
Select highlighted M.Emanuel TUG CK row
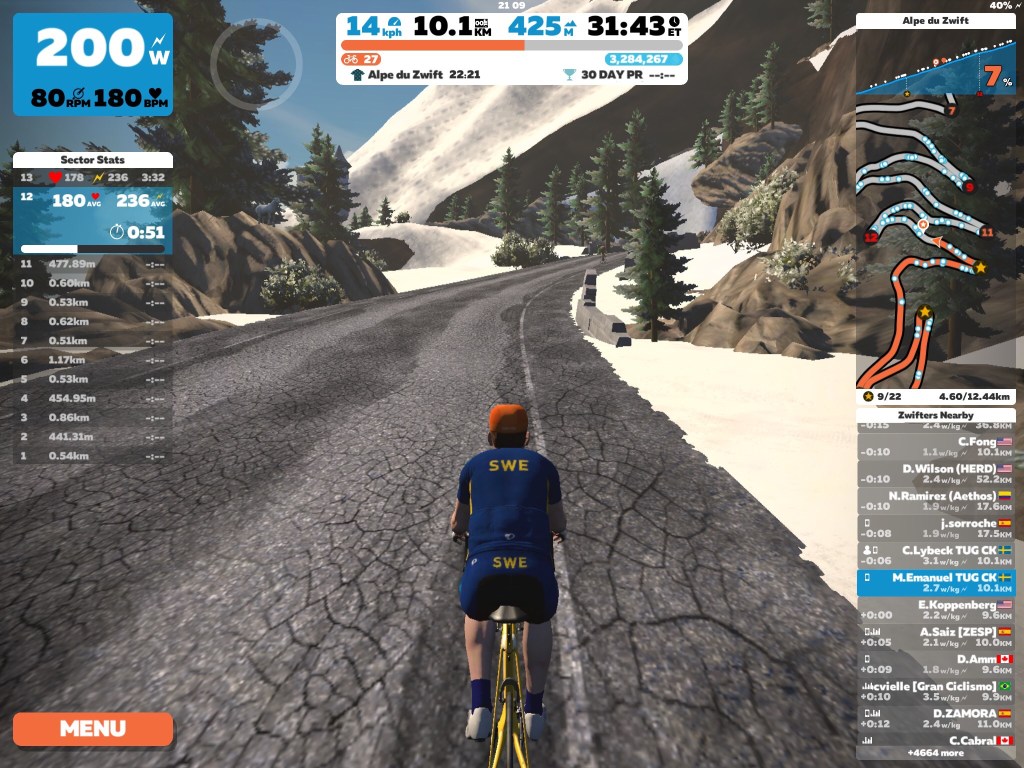coord(935,582)
